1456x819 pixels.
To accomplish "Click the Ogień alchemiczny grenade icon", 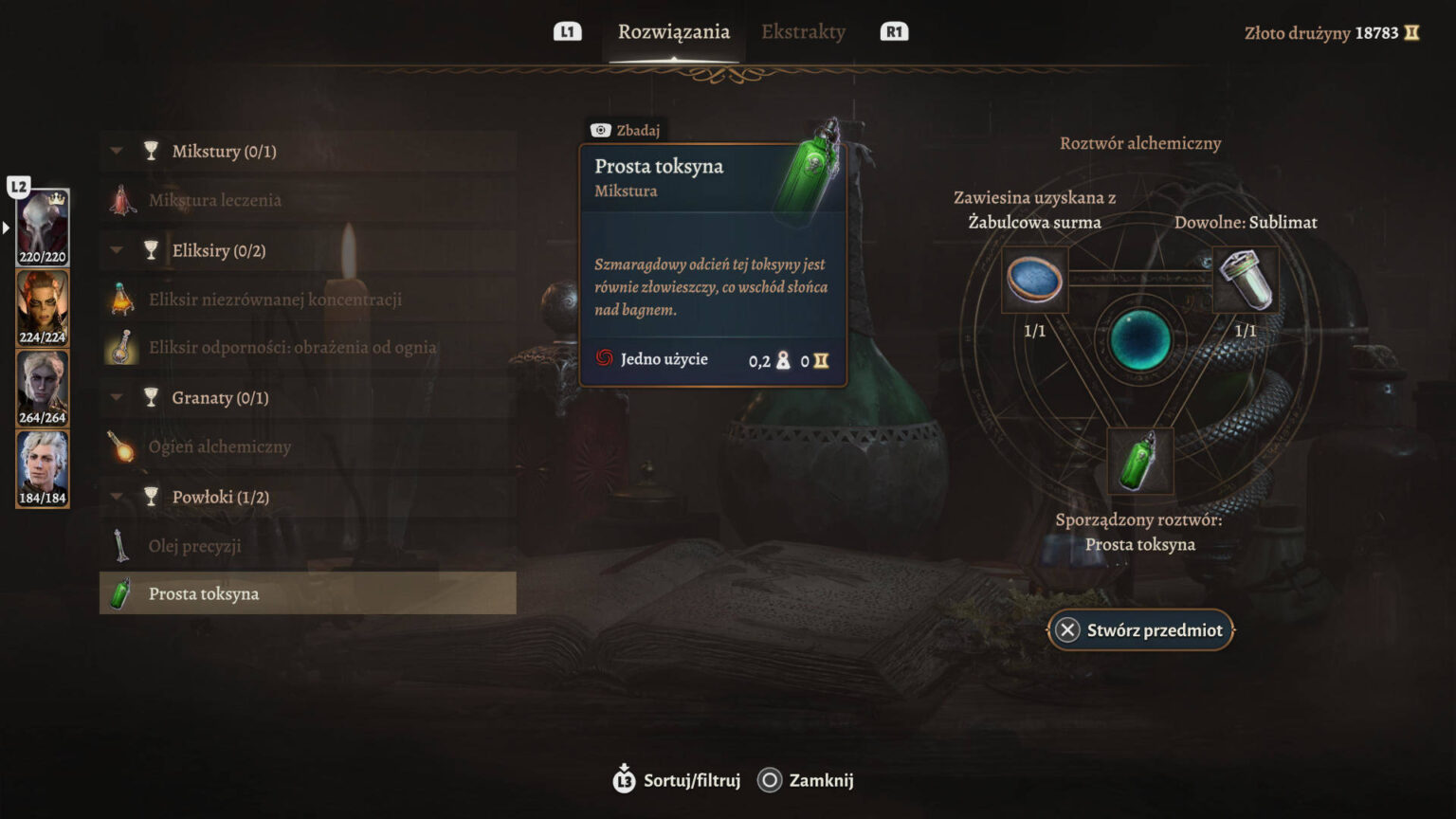I will pos(121,446).
